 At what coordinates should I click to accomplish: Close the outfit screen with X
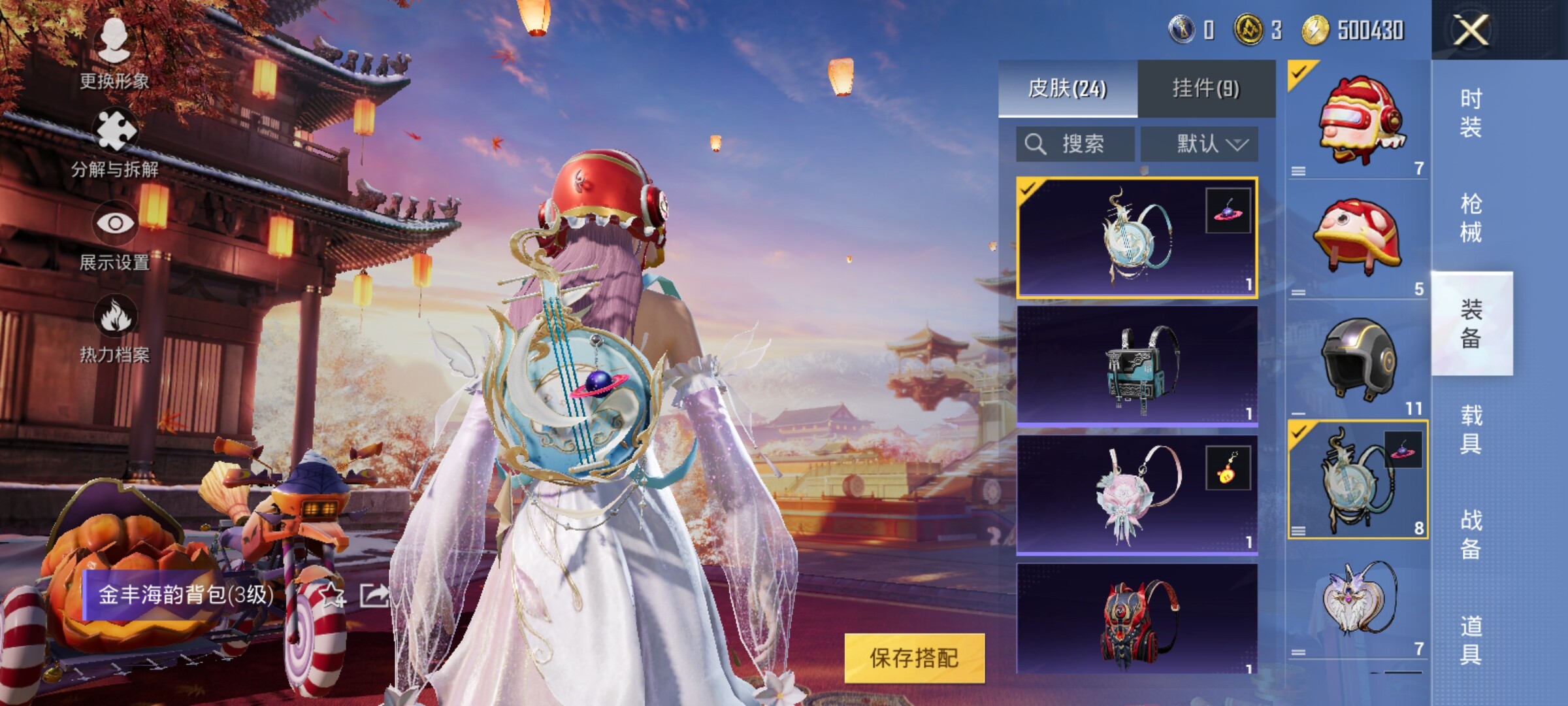tap(1471, 29)
